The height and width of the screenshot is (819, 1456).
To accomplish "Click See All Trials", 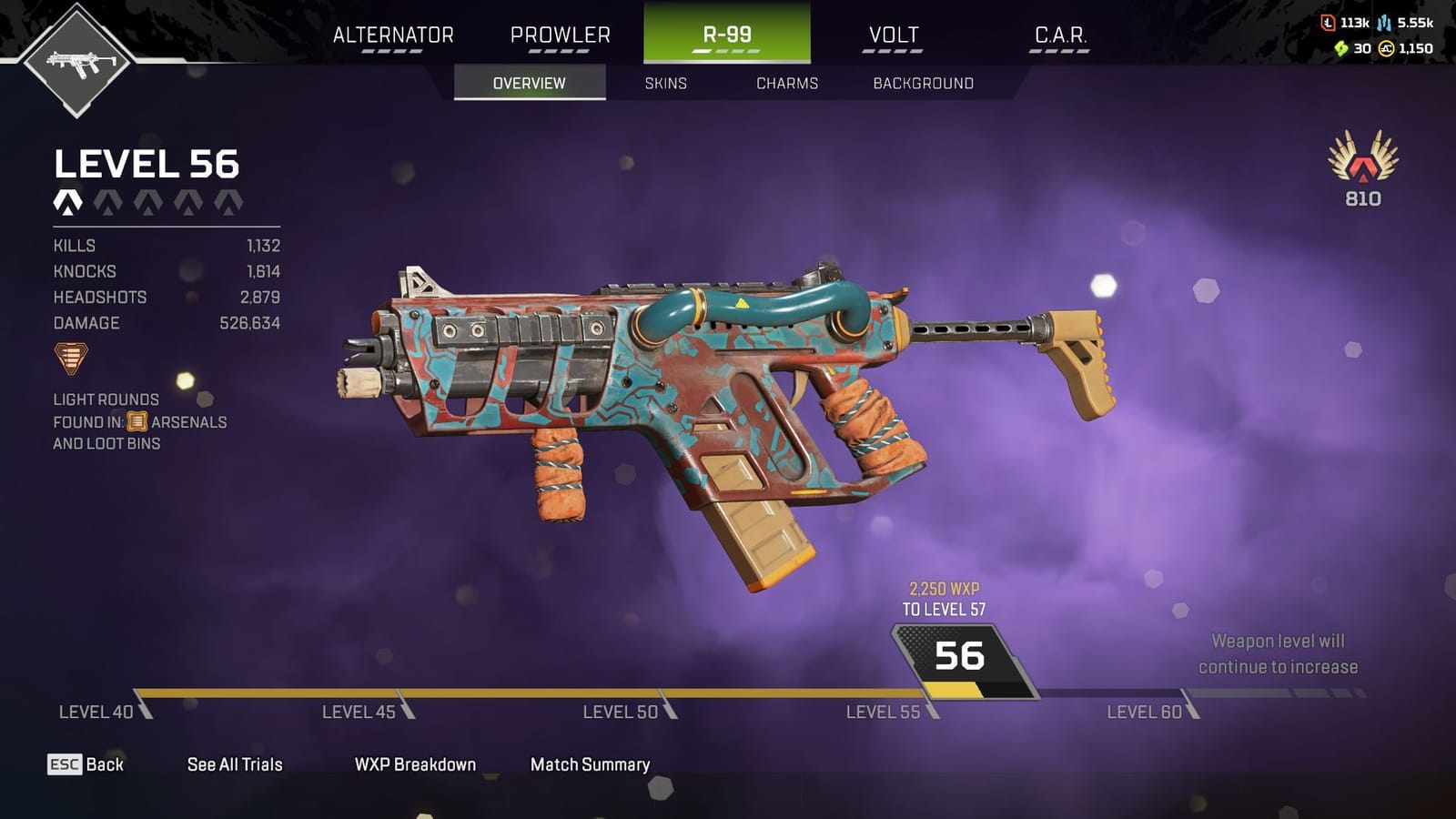I will tap(233, 764).
